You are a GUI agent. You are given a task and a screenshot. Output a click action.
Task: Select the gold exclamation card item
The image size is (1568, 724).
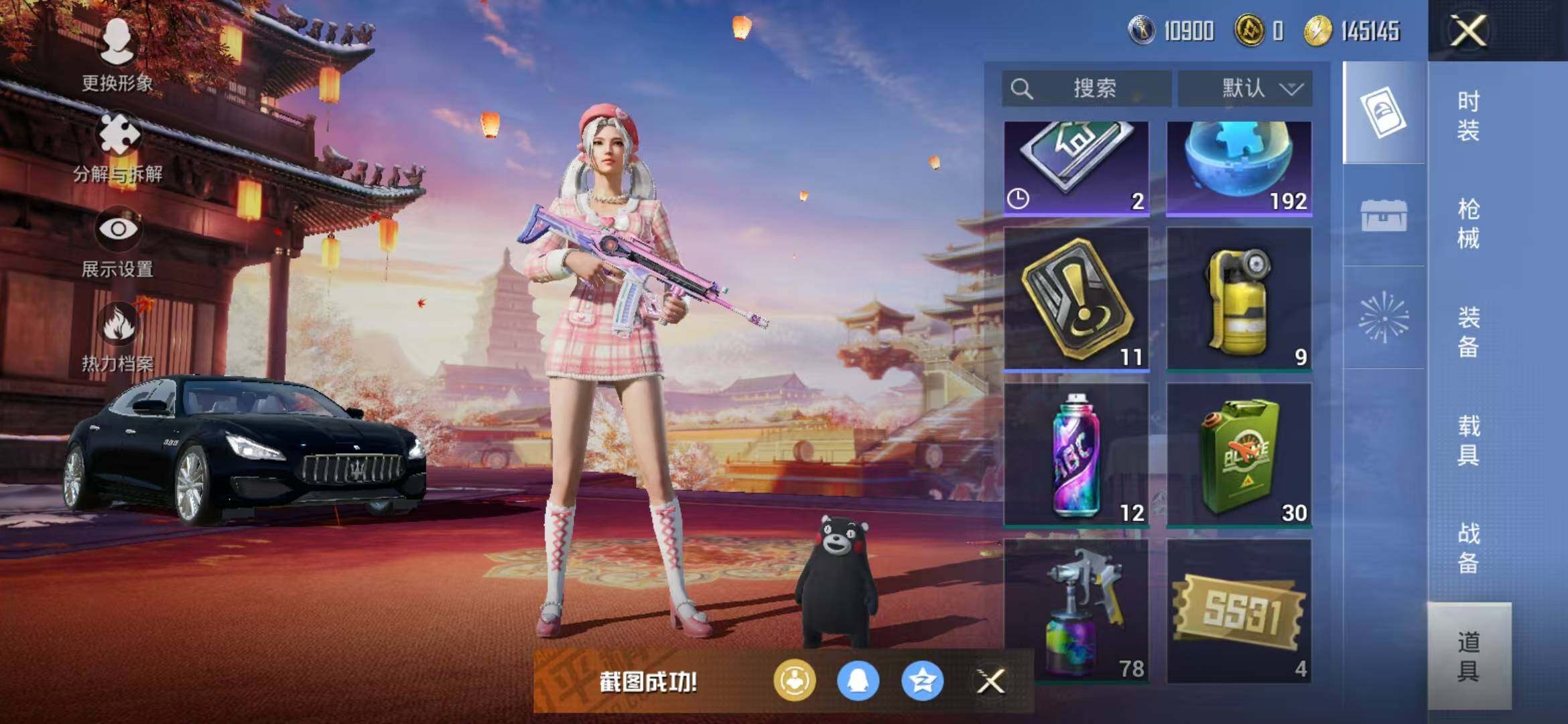point(1077,298)
